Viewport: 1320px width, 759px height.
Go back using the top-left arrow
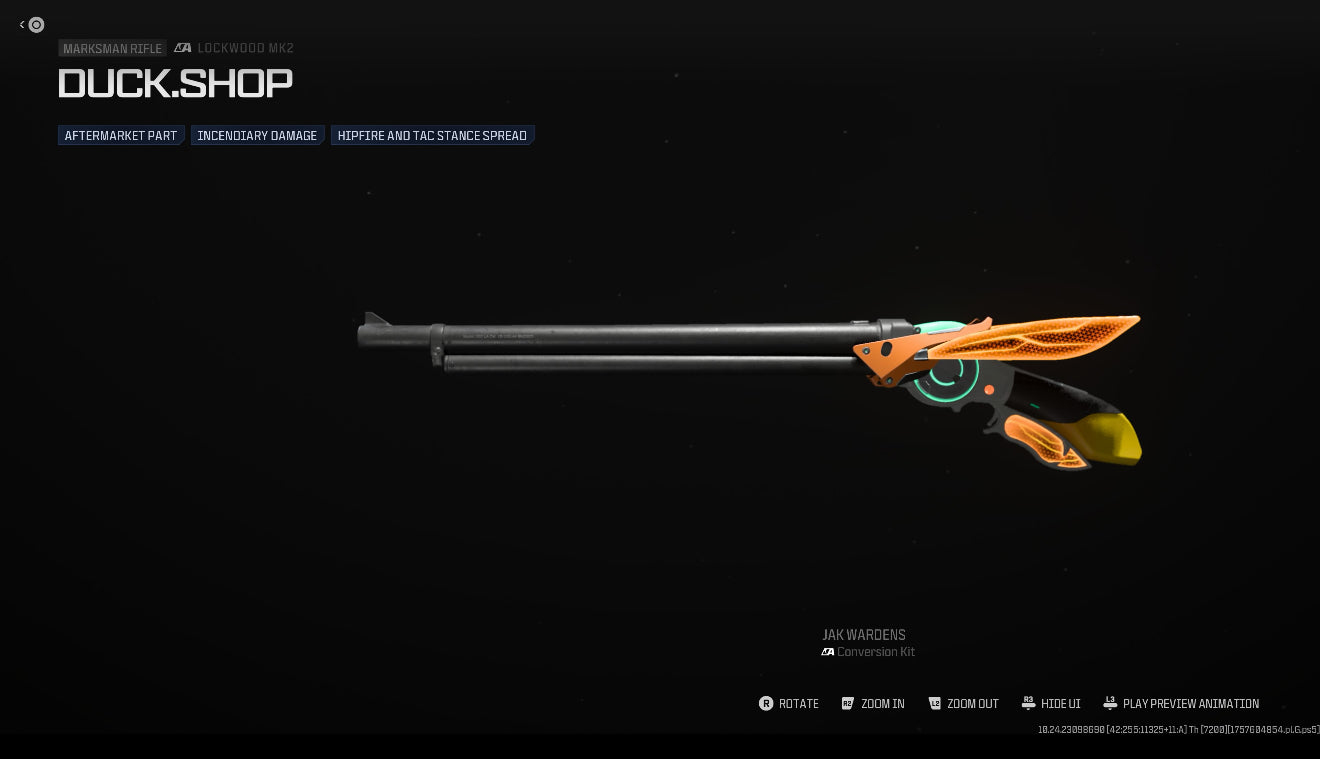pyautogui.click(x=23, y=25)
